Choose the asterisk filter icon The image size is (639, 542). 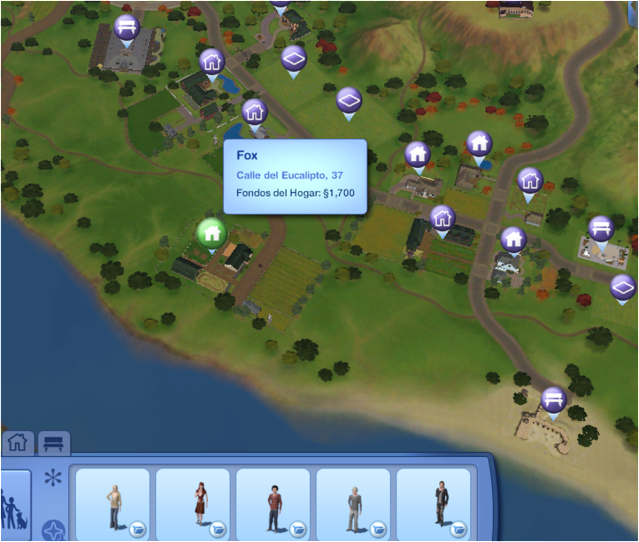[52, 478]
